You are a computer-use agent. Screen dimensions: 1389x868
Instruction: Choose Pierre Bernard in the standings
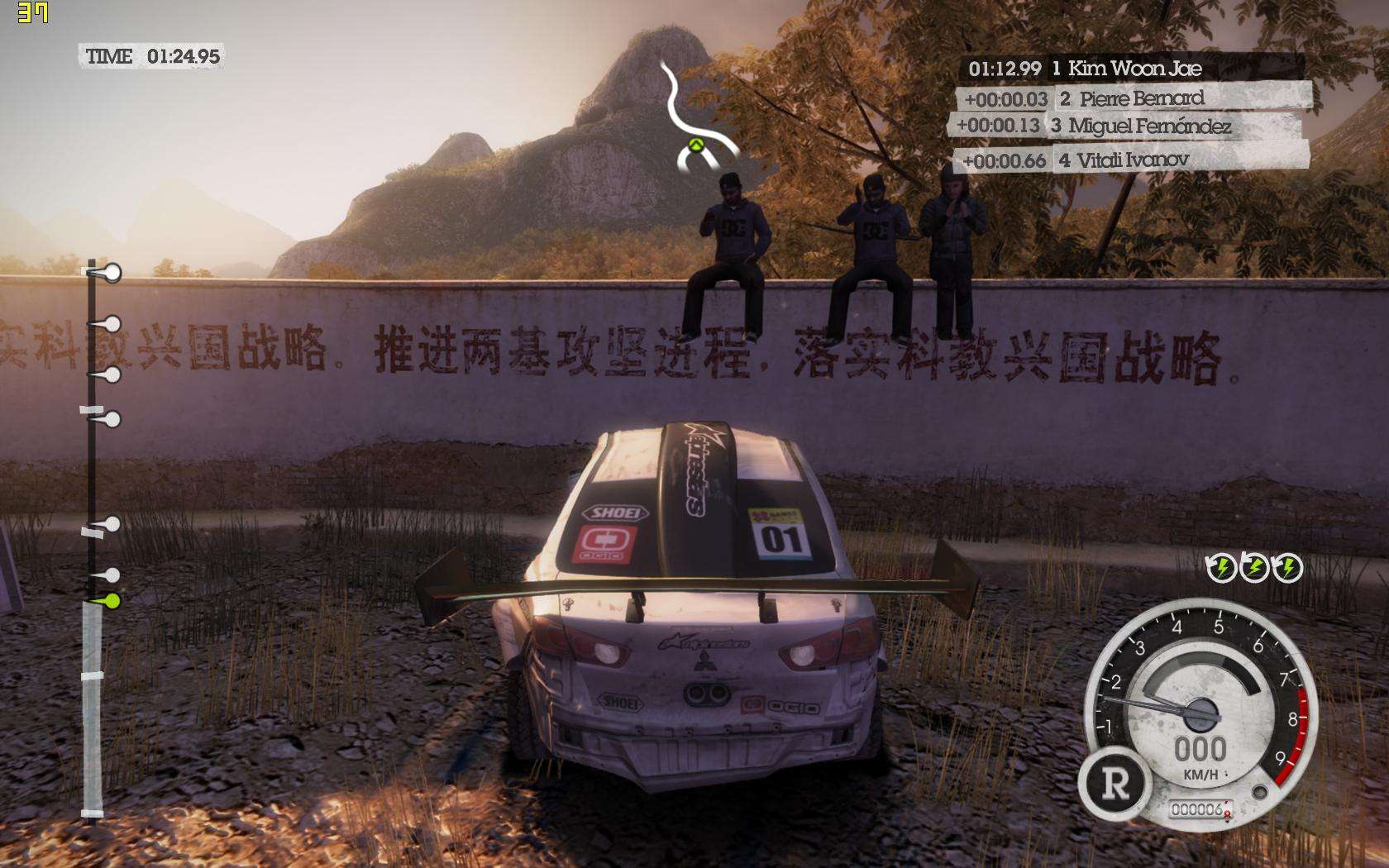pos(1134,99)
